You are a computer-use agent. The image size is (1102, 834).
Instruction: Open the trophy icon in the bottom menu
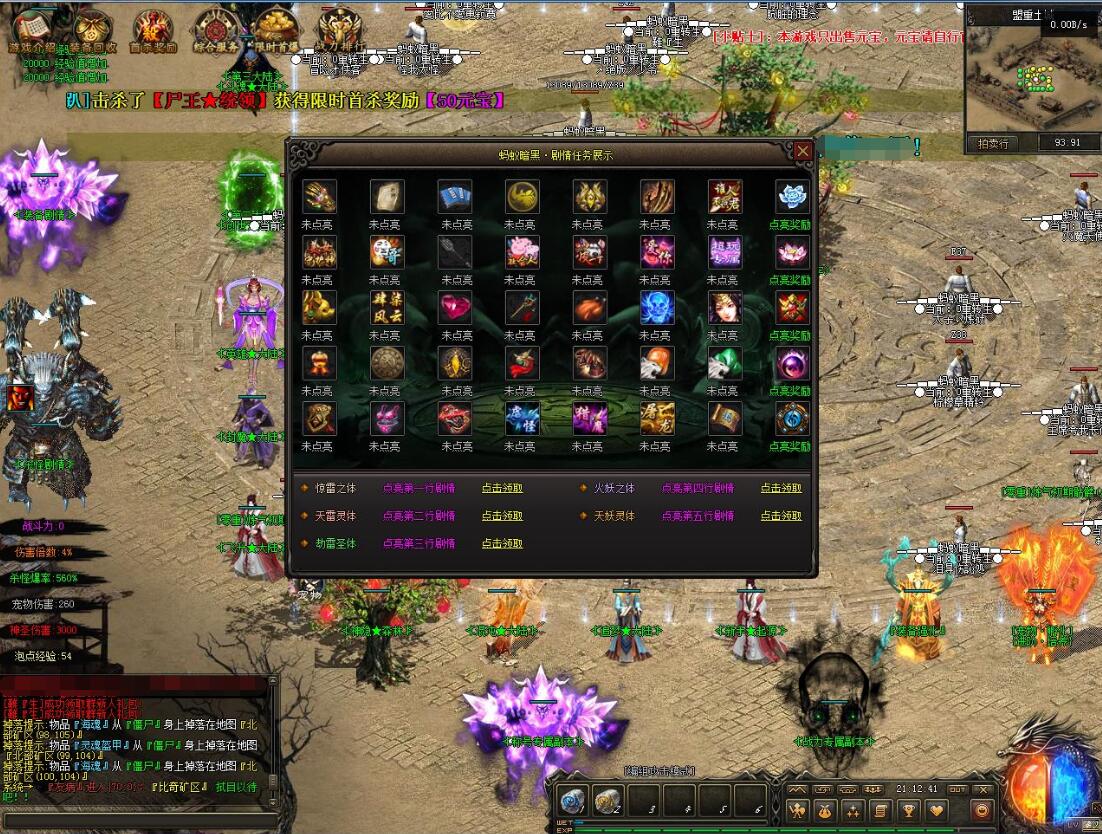click(x=908, y=810)
